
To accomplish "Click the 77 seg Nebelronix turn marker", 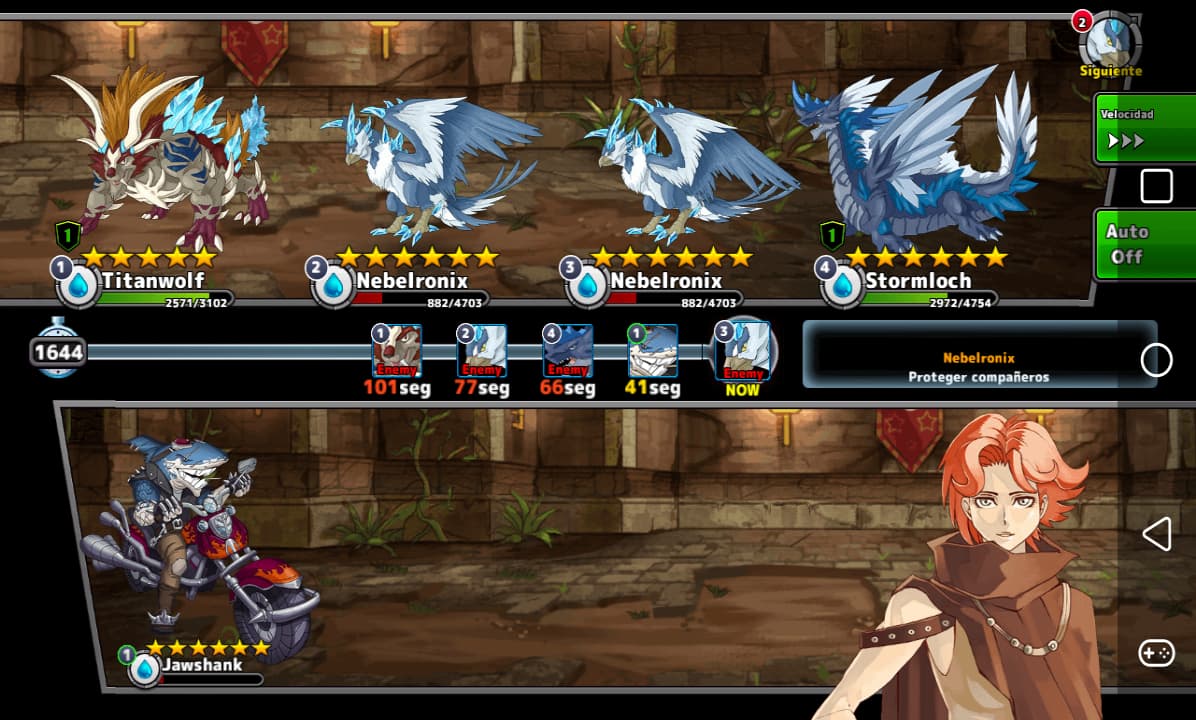I will [481, 352].
